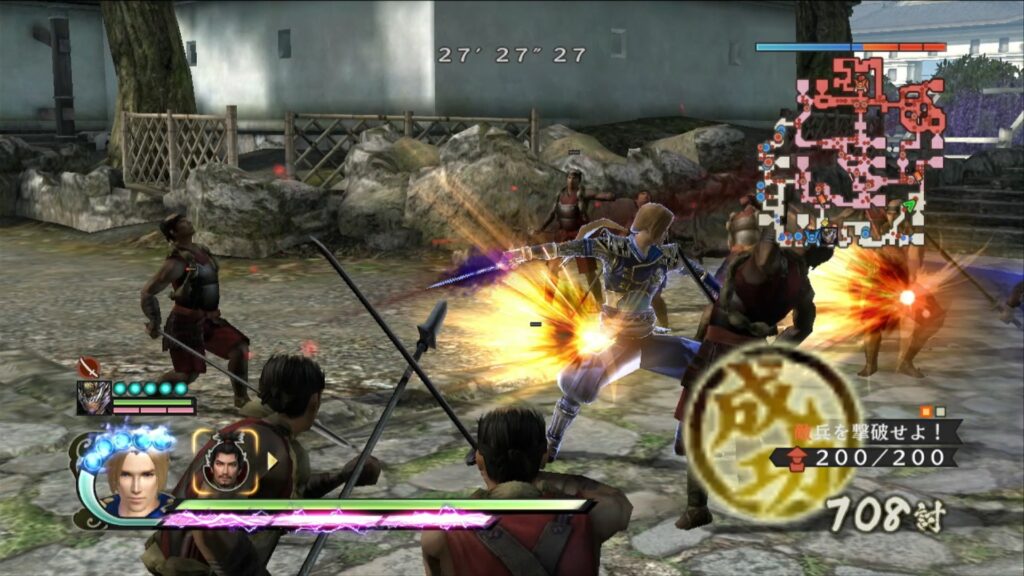Click the small masked officer portrait
This screenshot has width=1024, height=576.
93,397
